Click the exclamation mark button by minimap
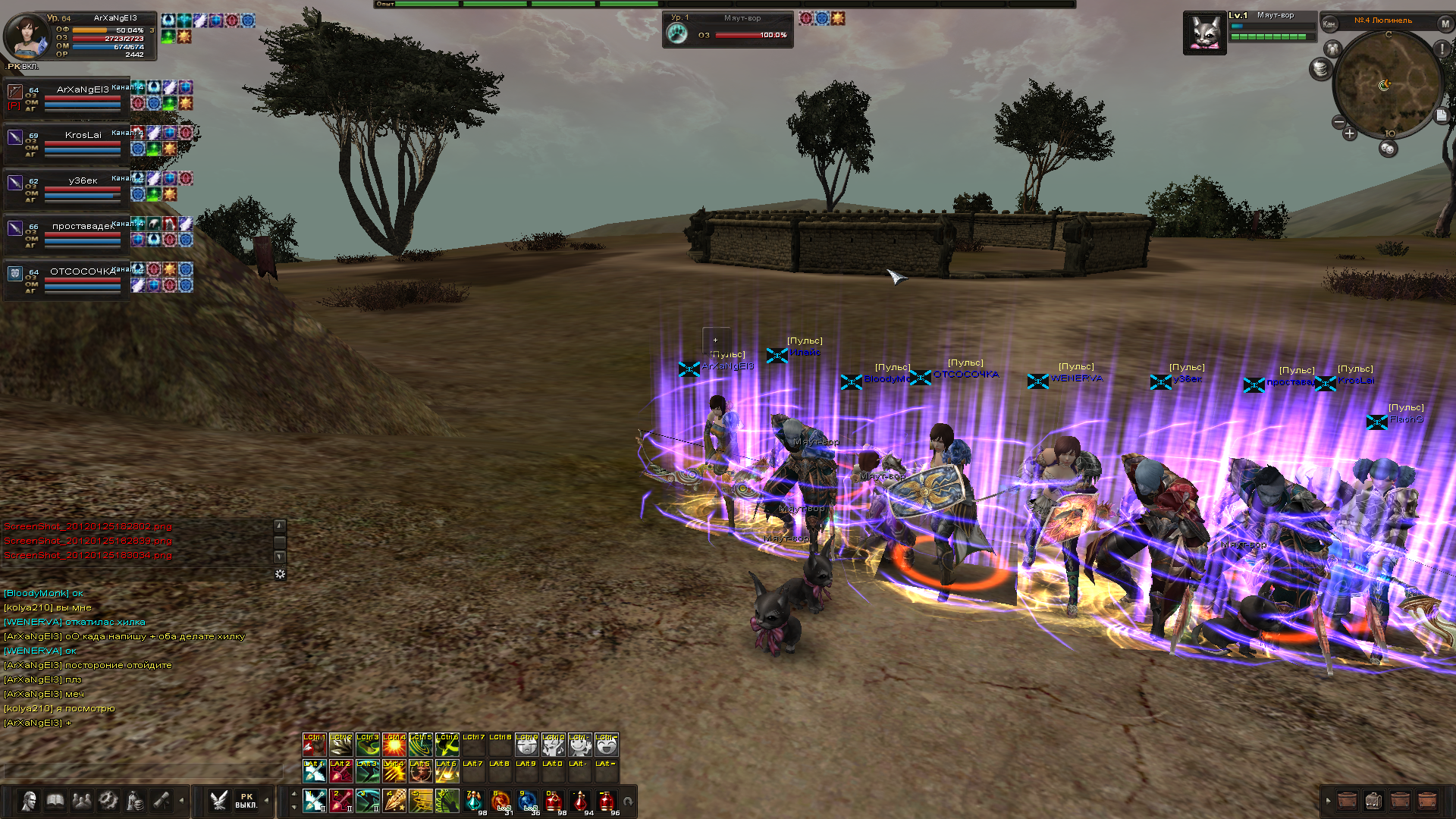Viewport: 1456px width, 819px height. tap(1442, 49)
